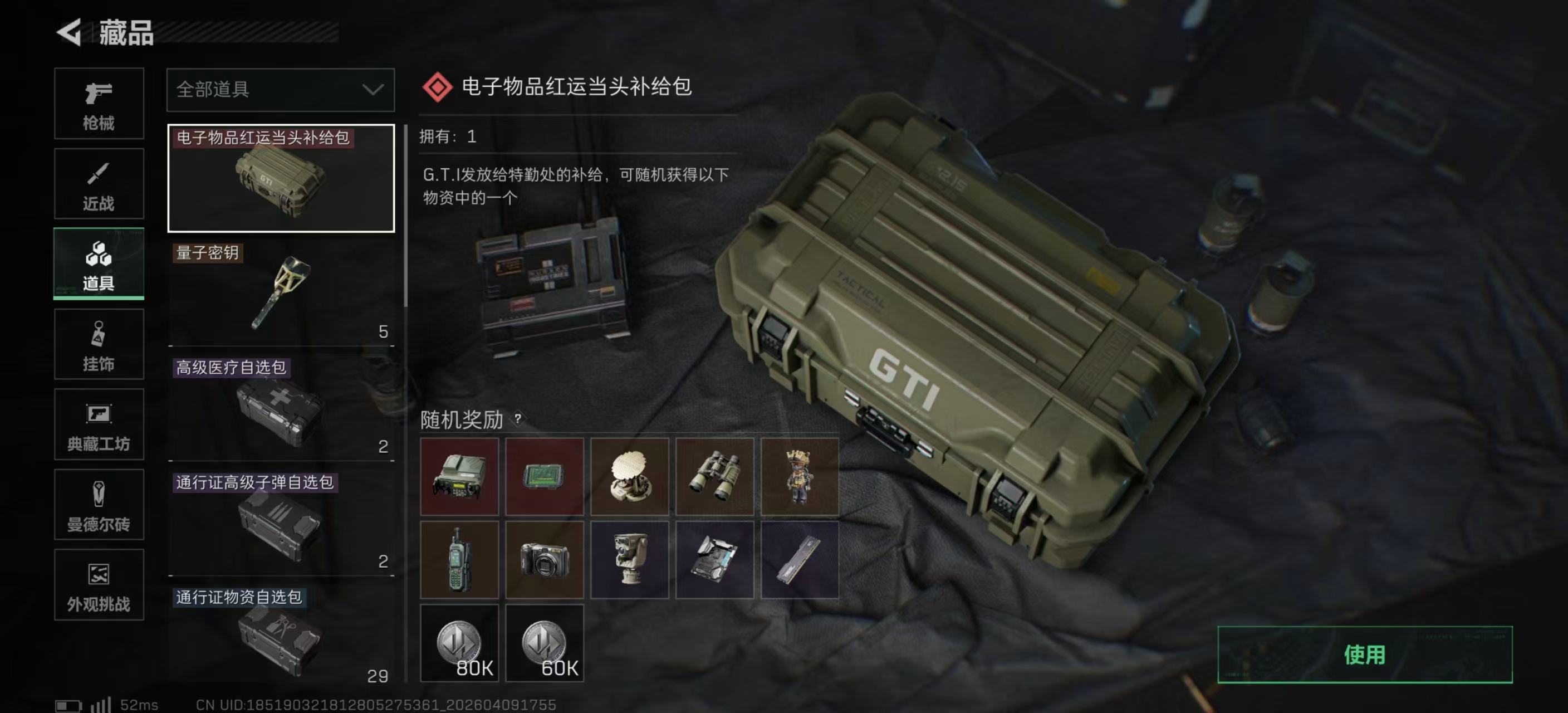Click the back arrow next to 藏品
1568x713 pixels.
(69, 32)
